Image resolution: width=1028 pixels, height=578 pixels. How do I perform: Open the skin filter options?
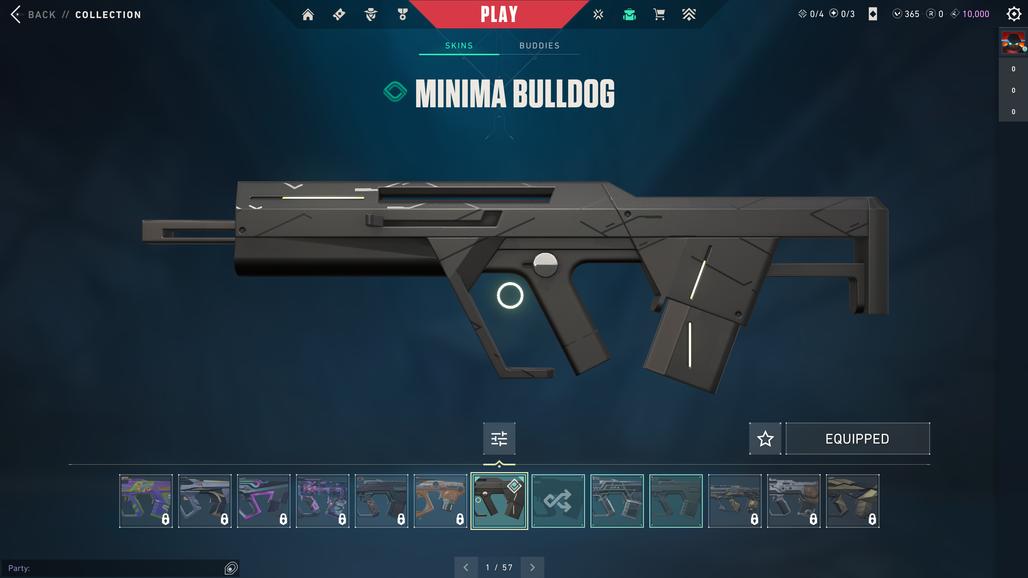[499, 439]
